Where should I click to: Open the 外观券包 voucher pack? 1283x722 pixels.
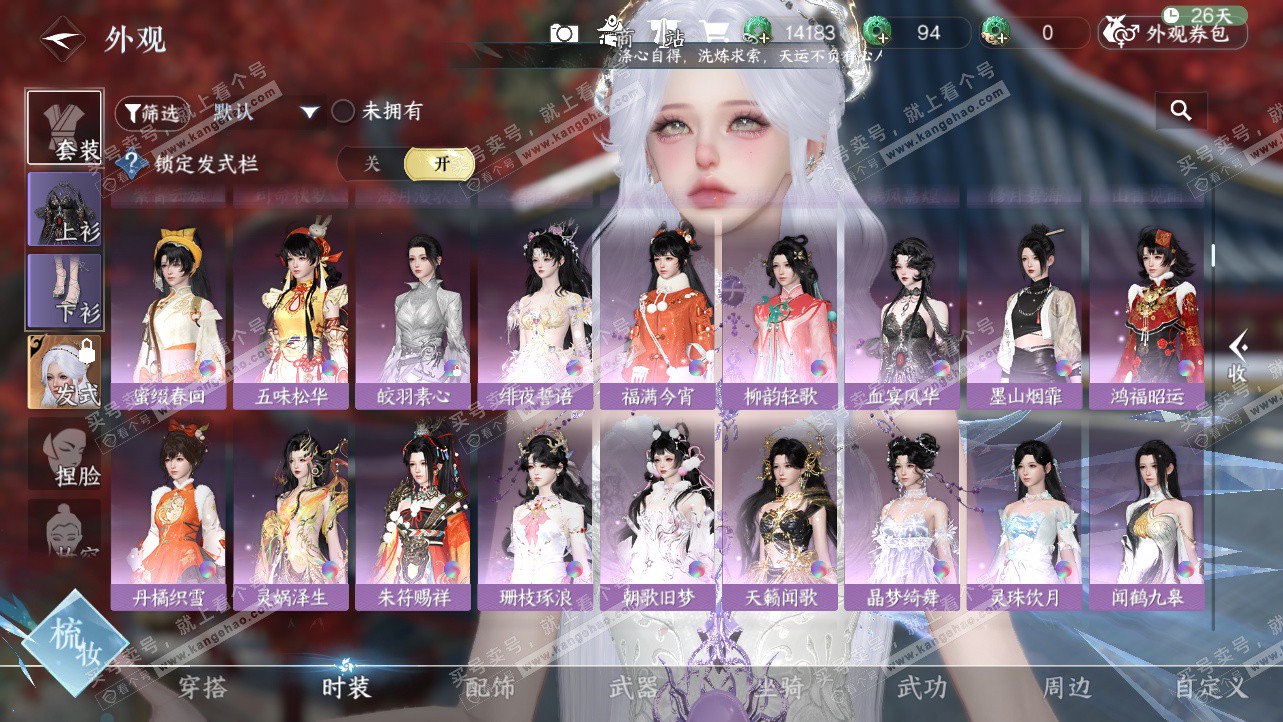[1172, 33]
